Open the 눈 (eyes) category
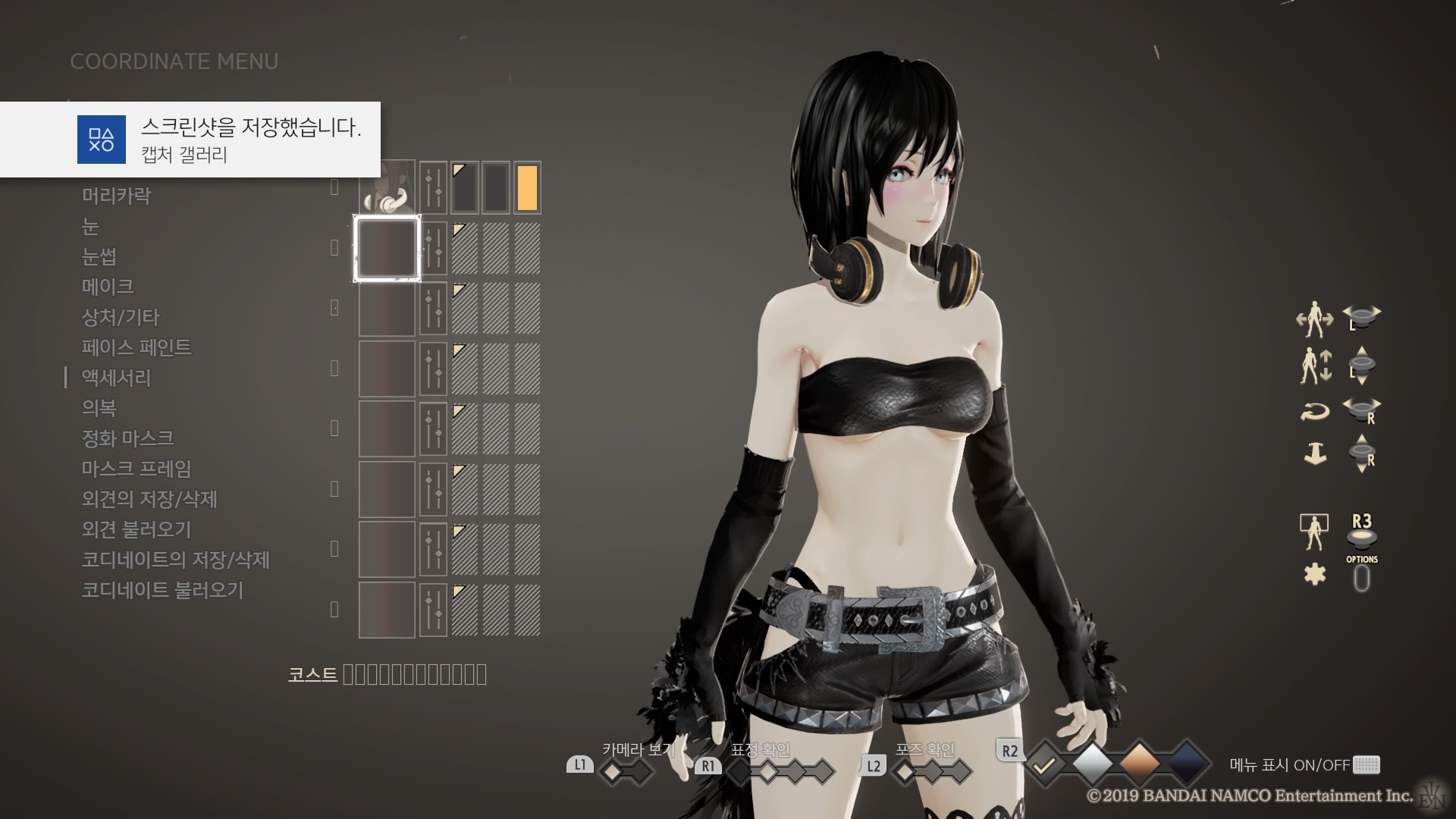Viewport: 1456px width, 819px height. coord(91,226)
